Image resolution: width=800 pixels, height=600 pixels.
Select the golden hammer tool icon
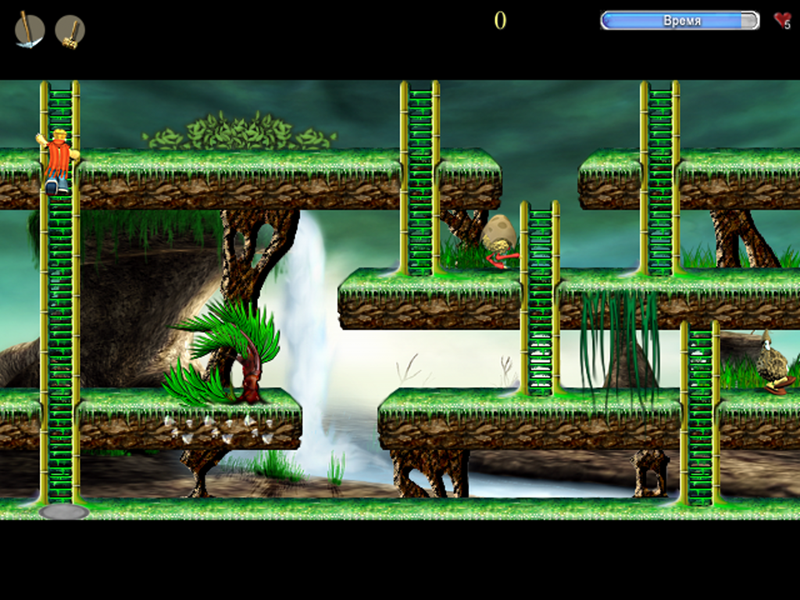click(69, 30)
